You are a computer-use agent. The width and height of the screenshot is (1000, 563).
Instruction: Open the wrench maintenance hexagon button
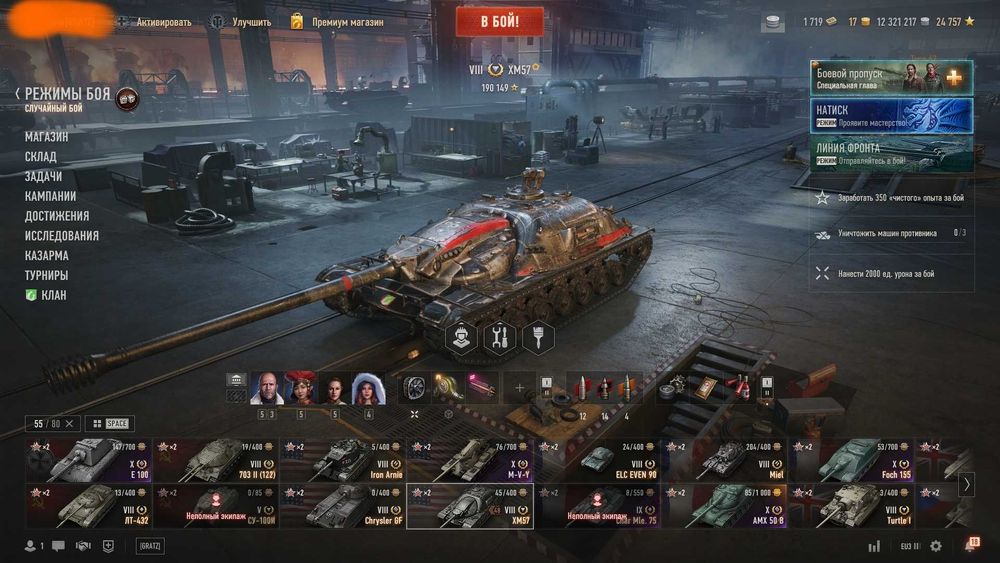tap(500, 337)
